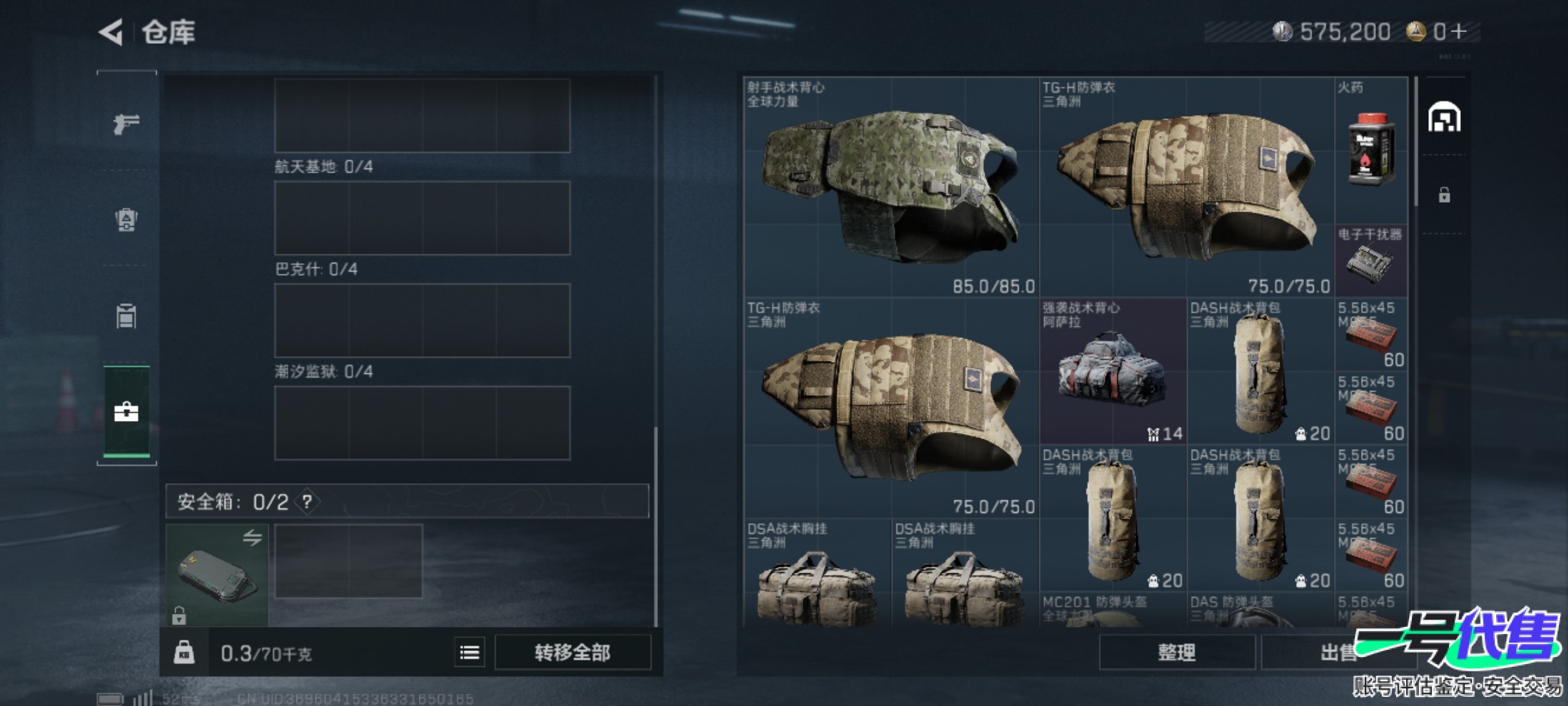Go back from the 仓库 warehouse screen
The height and width of the screenshot is (706, 1568).
click(112, 32)
